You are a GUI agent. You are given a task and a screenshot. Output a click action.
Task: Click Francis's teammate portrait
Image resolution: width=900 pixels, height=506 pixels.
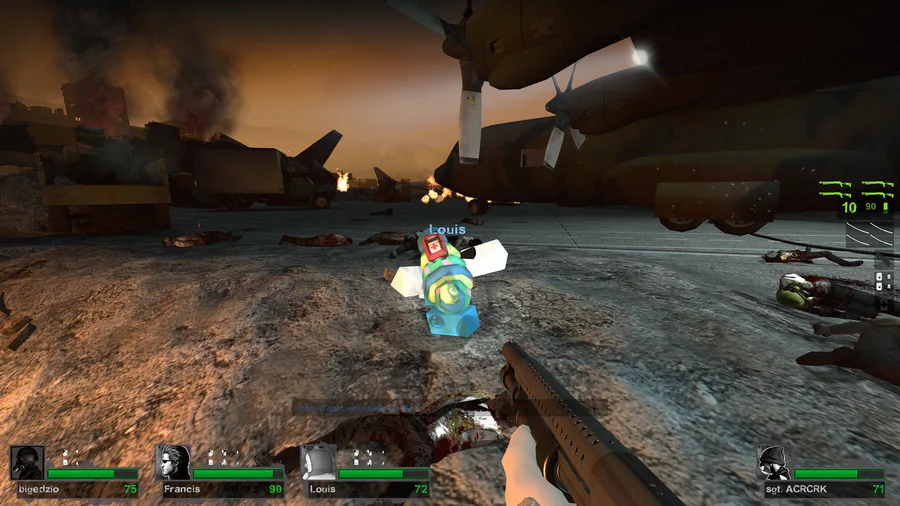174,463
